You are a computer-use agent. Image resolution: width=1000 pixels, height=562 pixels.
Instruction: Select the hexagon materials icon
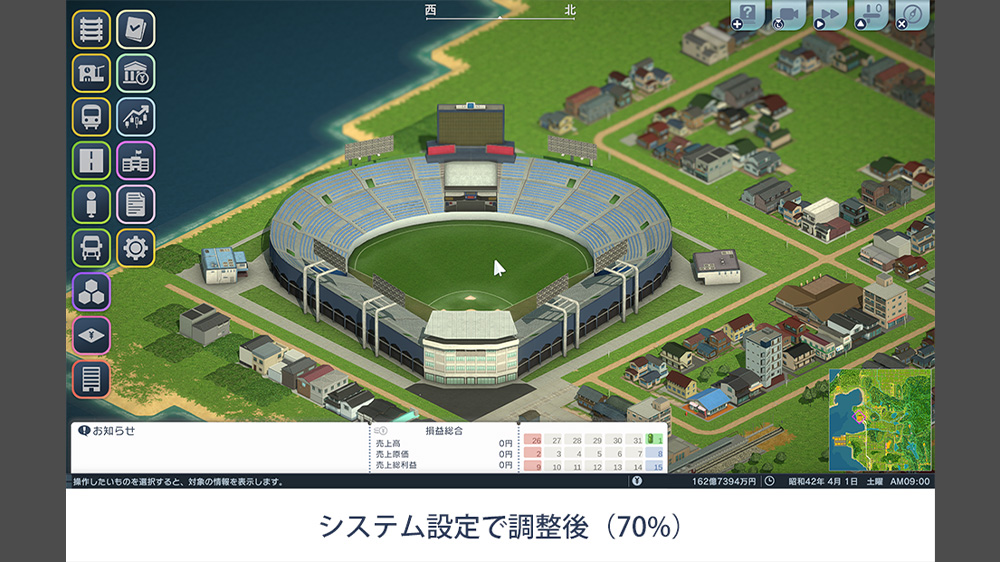click(x=91, y=292)
